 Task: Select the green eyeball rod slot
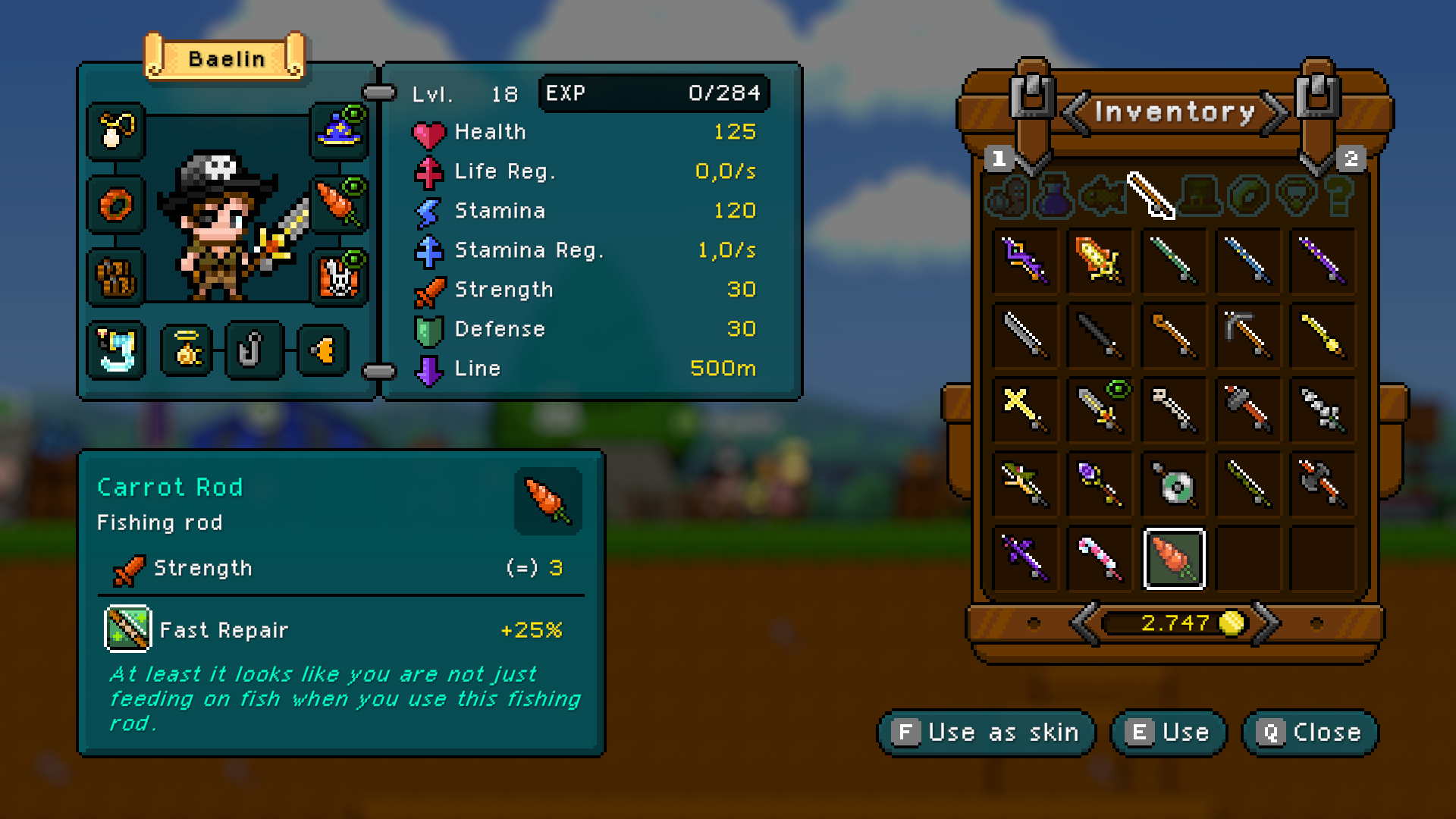tap(1174, 485)
